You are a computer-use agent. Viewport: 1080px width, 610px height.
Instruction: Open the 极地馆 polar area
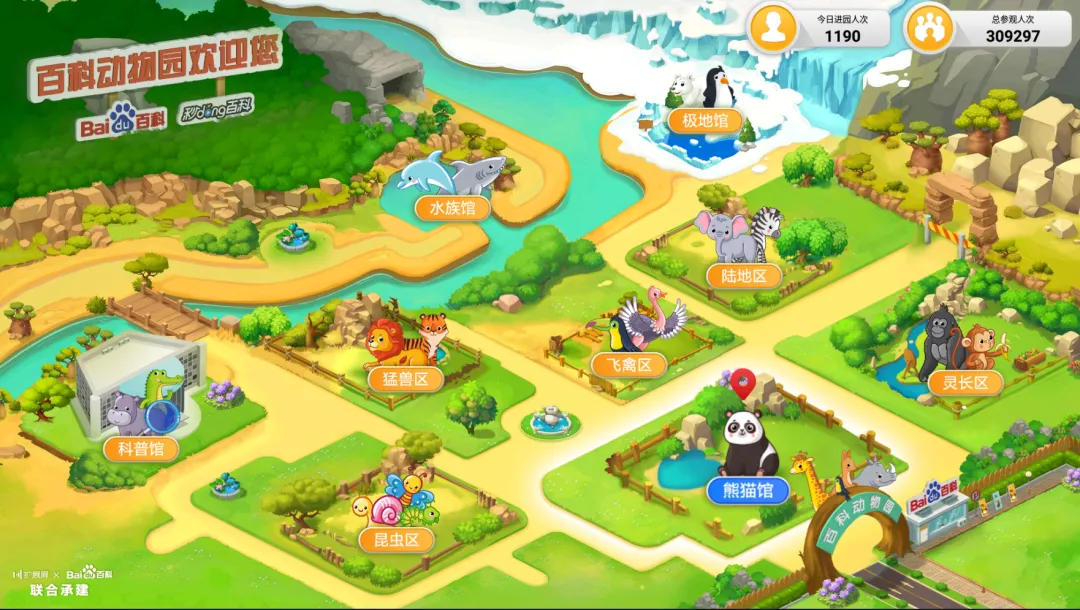[x=705, y=122]
